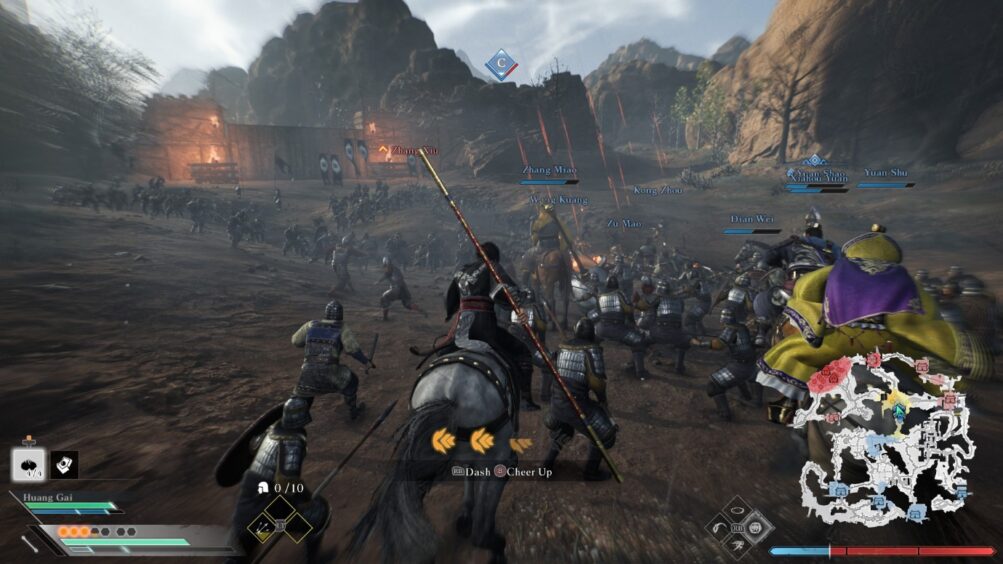Screen dimensions: 1003x564
Task: Click the weapon icon beside the bravery gauge
Action: point(32,543)
